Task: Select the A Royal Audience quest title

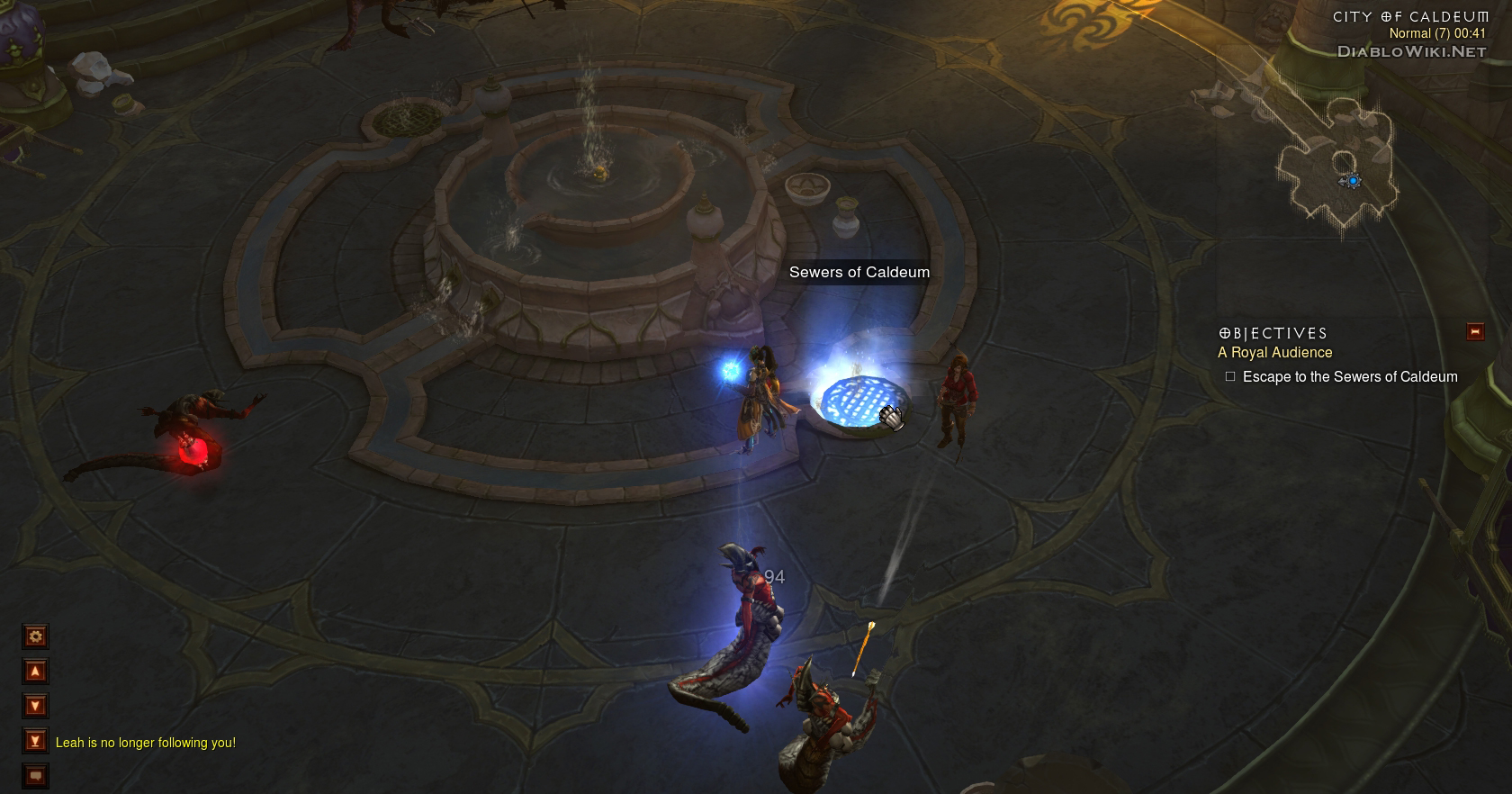Action: click(x=1274, y=353)
